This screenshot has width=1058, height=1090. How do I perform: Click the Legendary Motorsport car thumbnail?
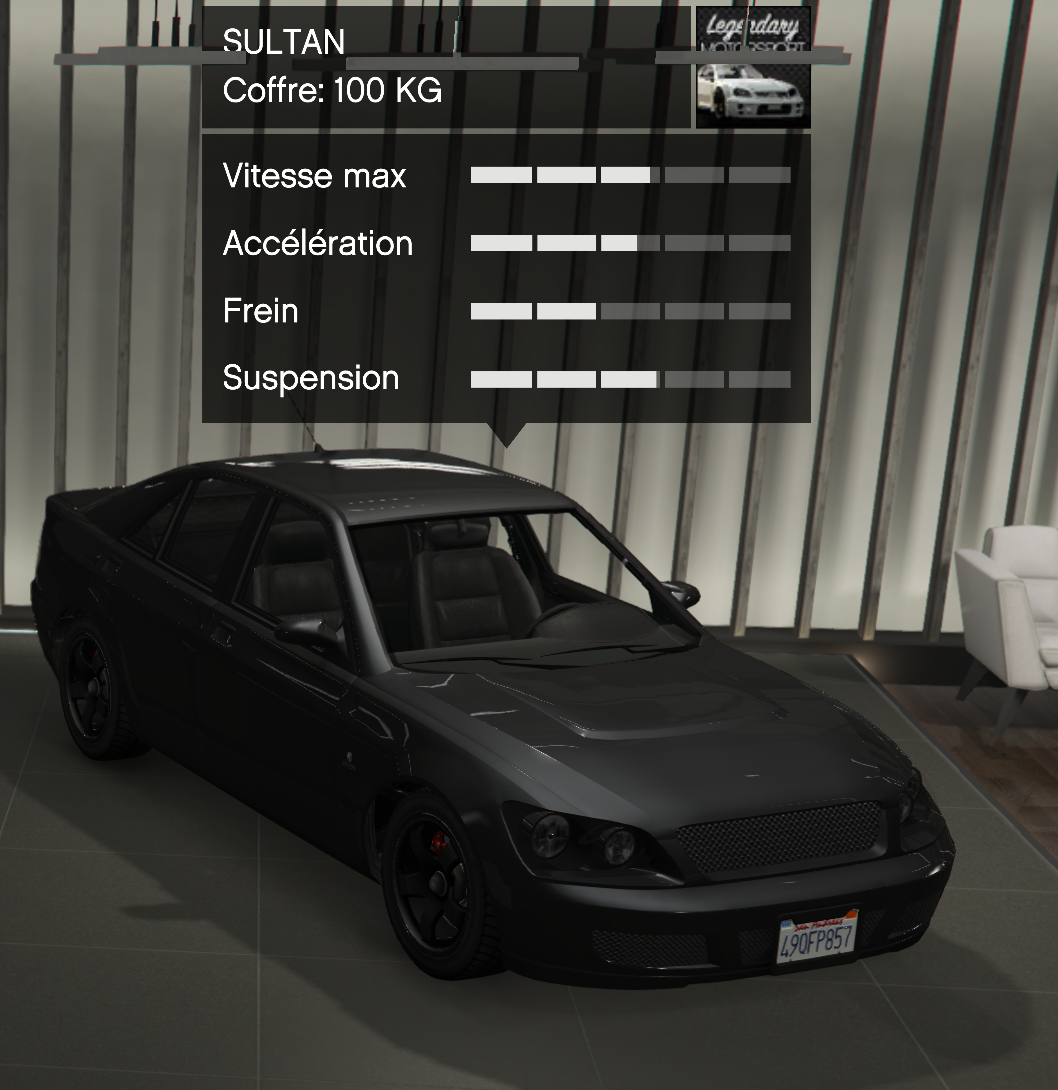point(752,68)
